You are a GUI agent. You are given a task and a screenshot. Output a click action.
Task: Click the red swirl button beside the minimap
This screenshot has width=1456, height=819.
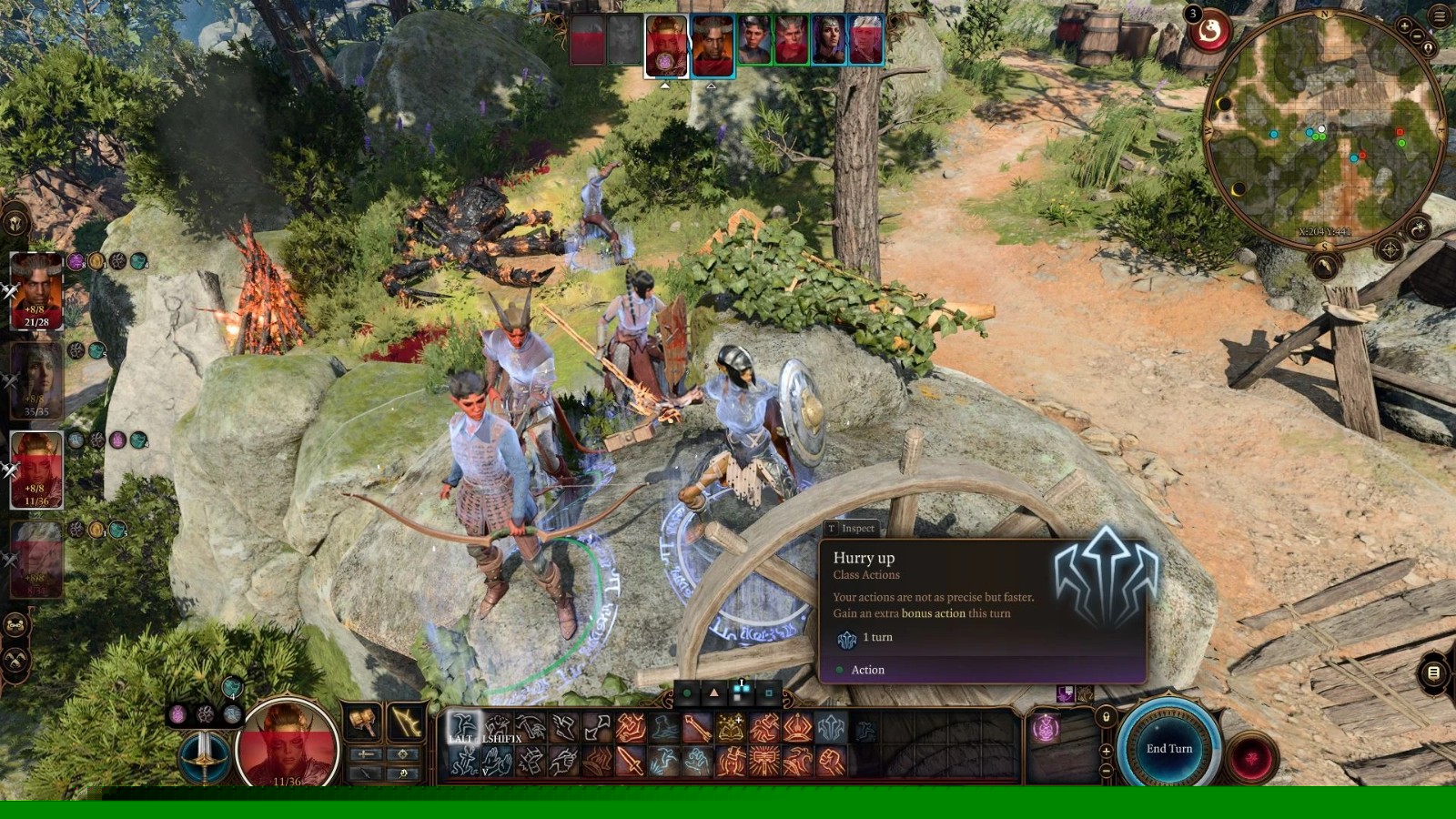(1210, 33)
